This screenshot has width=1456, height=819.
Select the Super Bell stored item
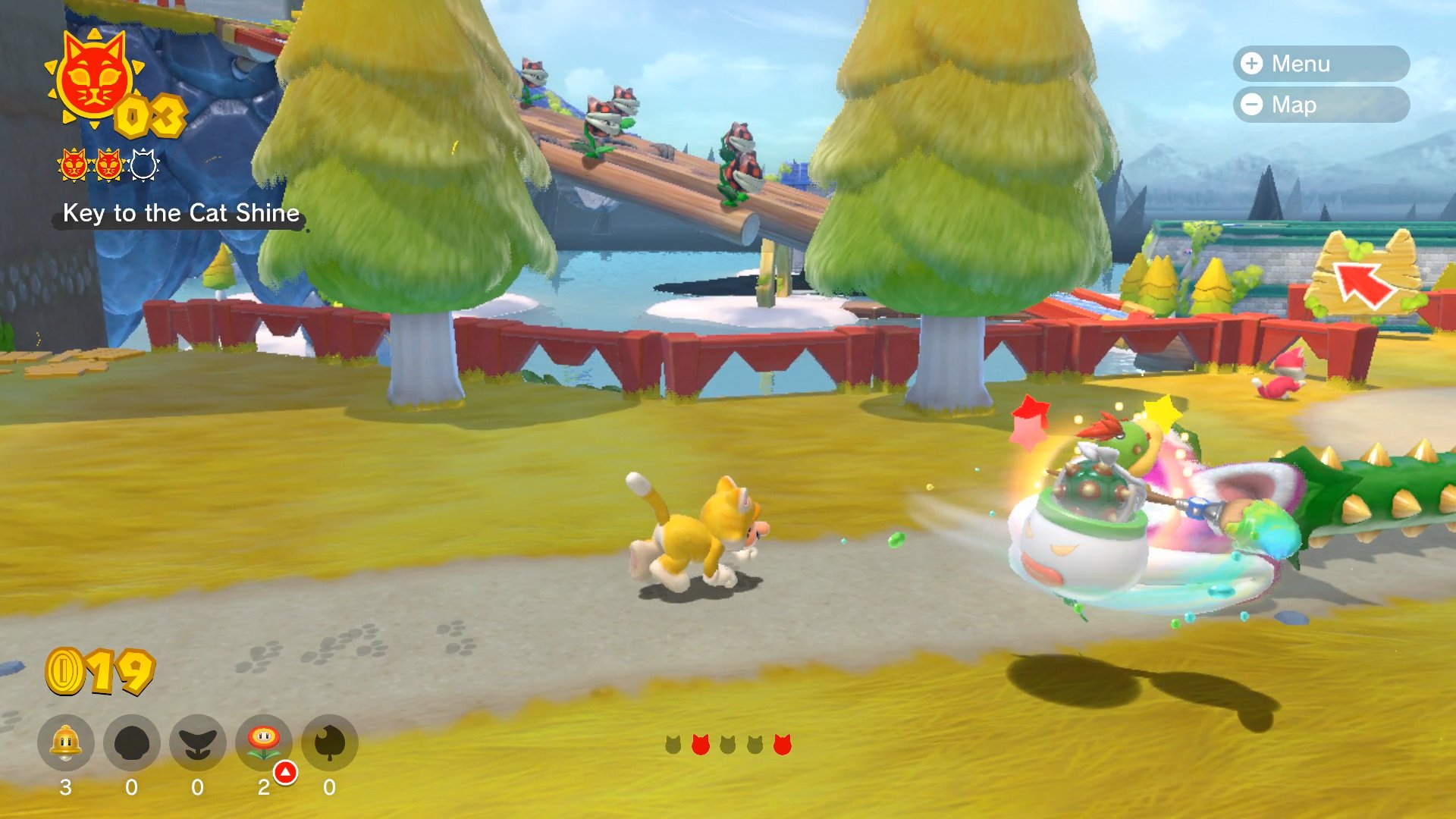(x=66, y=743)
